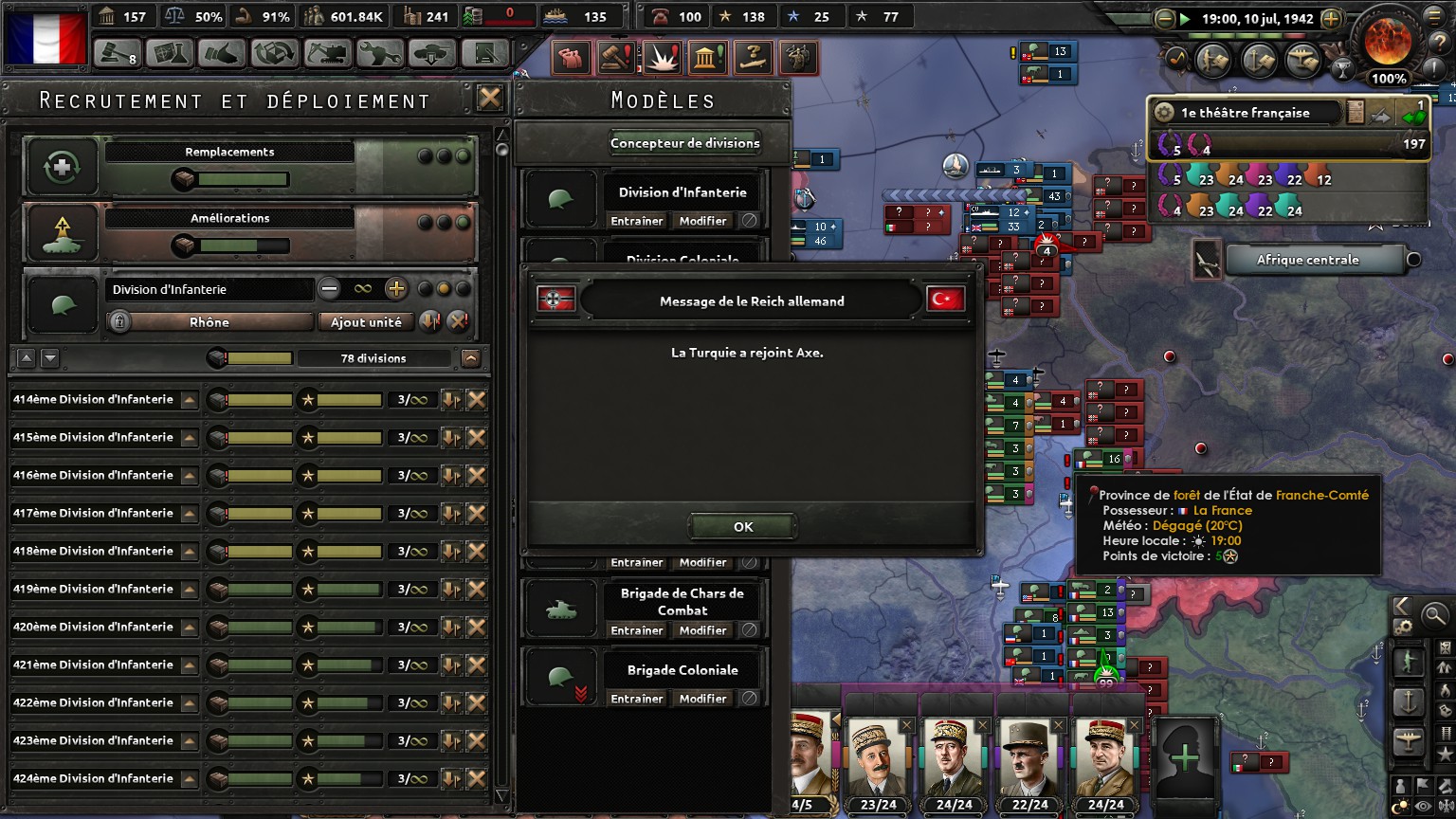Close the Recrutement et déploiement panel
The width and height of the screenshot is (1456, 819).
click(x=490, y=99)
